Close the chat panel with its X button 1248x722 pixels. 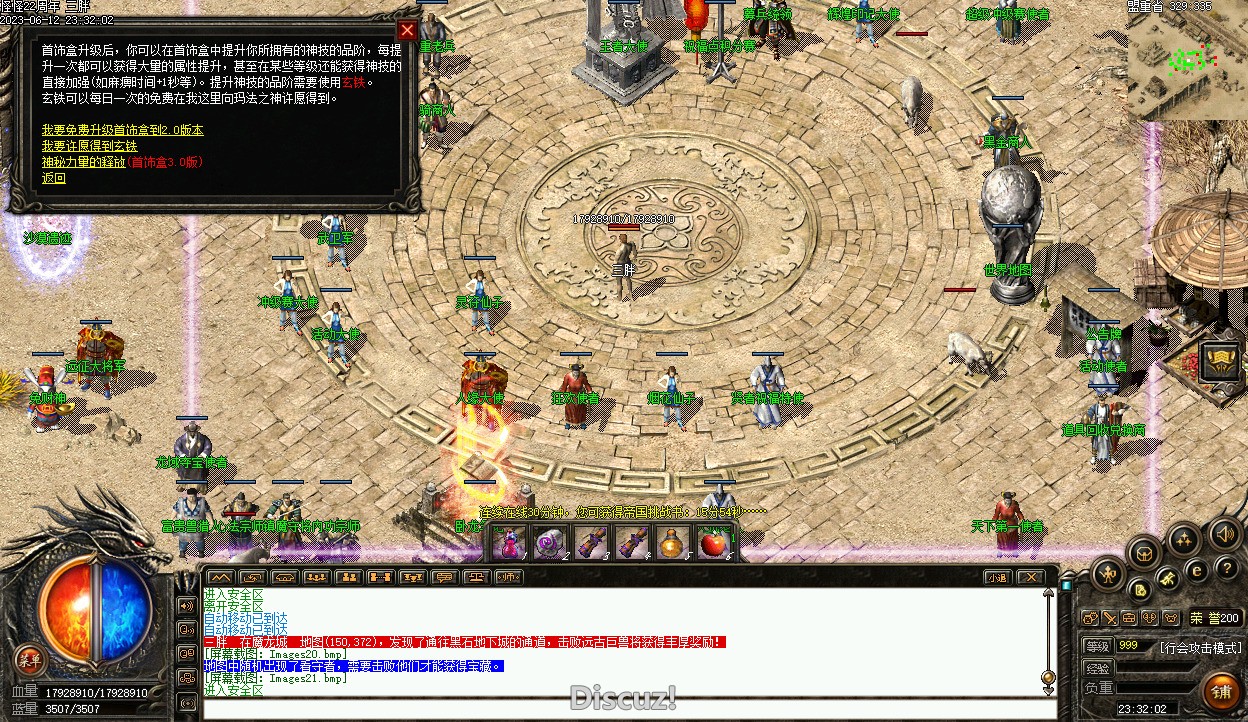pyautogui.click(x=1029, y=577)
